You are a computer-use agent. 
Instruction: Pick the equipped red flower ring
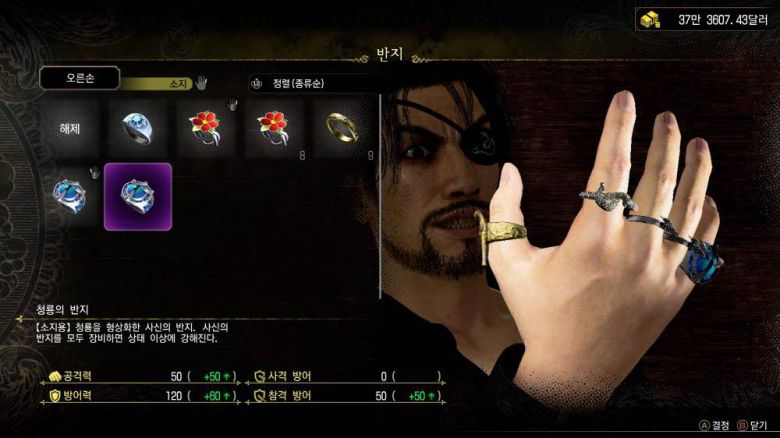click(205, 129)
